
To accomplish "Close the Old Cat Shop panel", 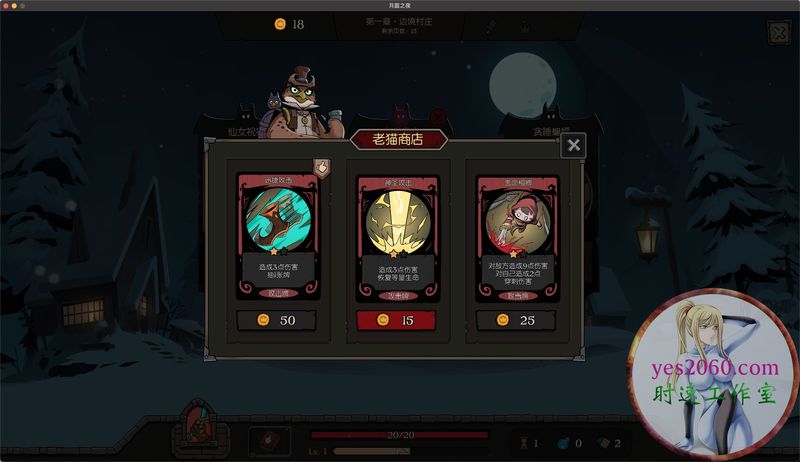I will tap(573, 146).
